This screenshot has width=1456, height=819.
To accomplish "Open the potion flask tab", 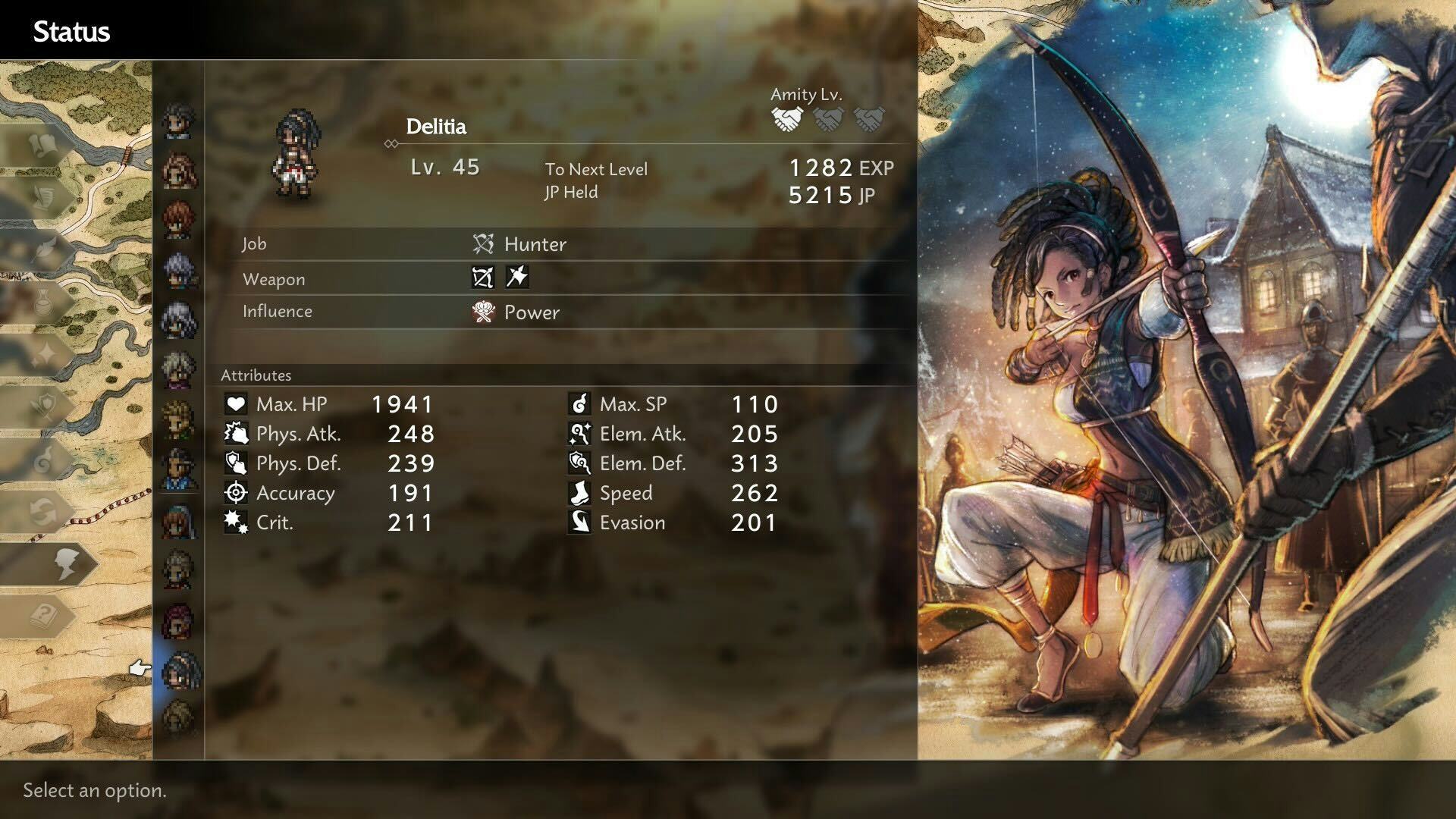I will tap(44, 303).
